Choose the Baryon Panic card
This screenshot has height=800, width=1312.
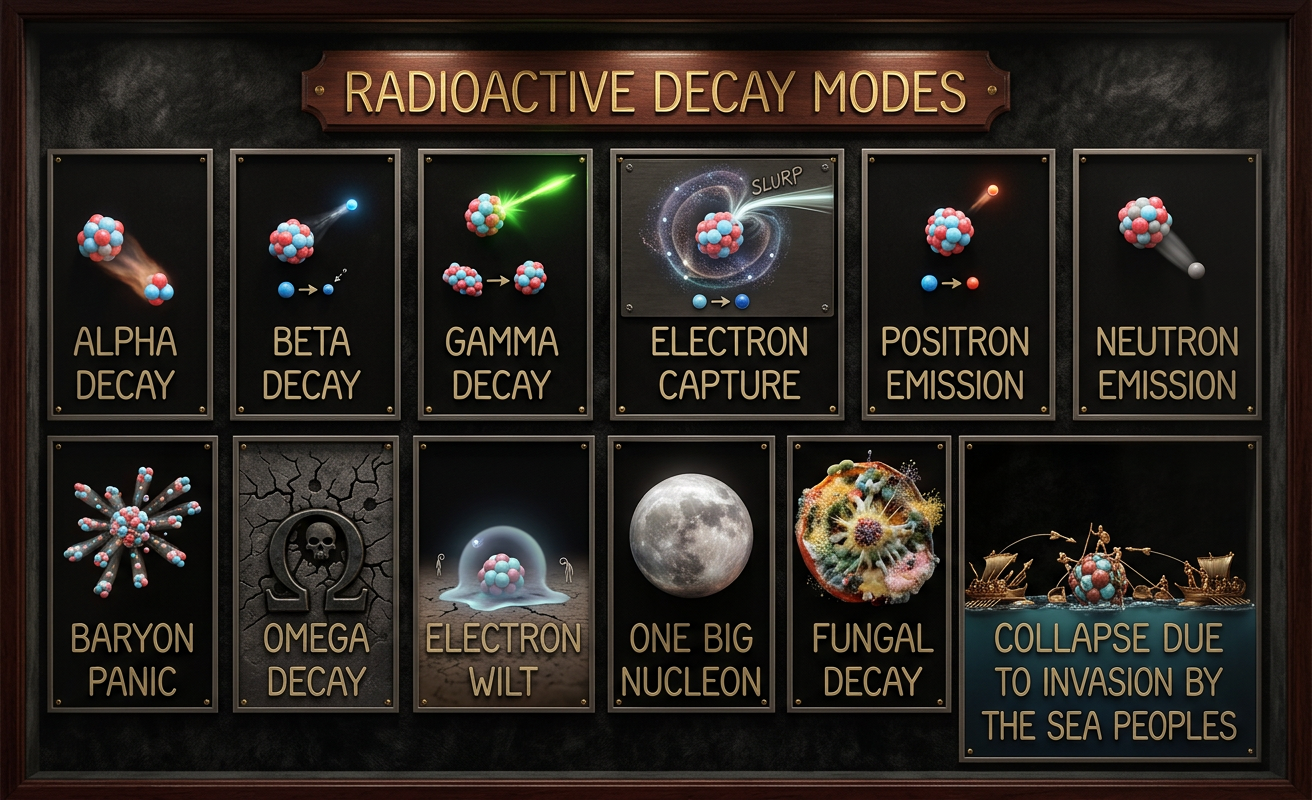(132, 573)
